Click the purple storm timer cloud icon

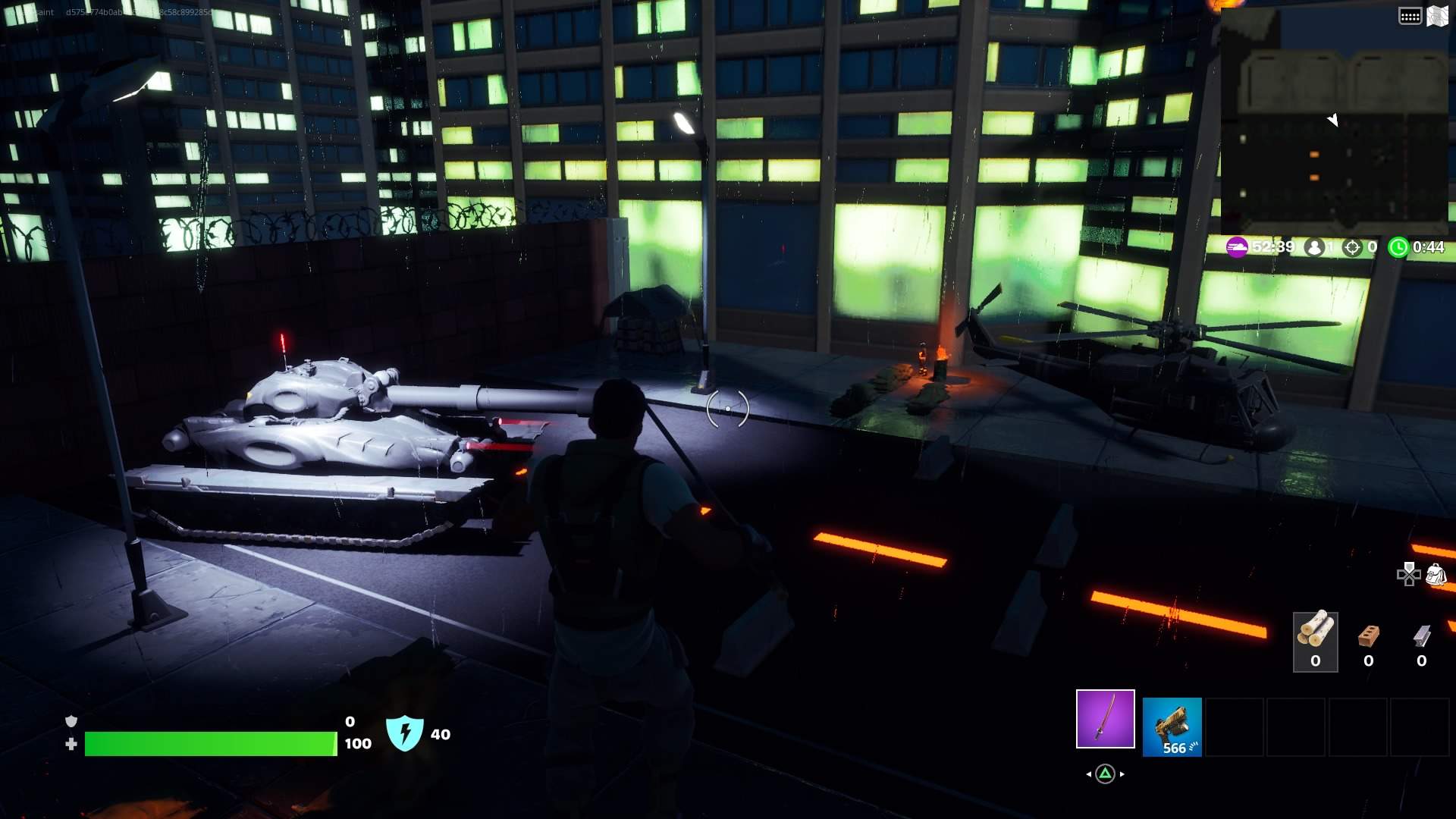1237,246
